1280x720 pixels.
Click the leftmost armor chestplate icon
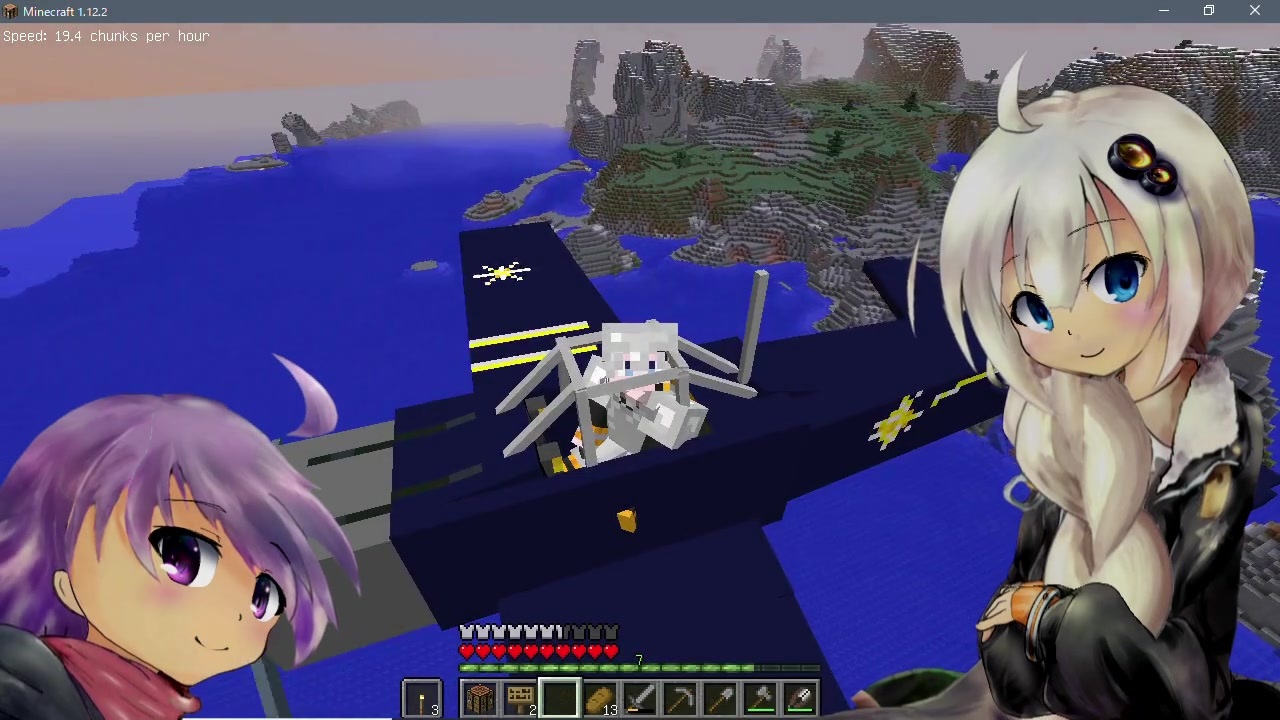(x=466, y=631)
